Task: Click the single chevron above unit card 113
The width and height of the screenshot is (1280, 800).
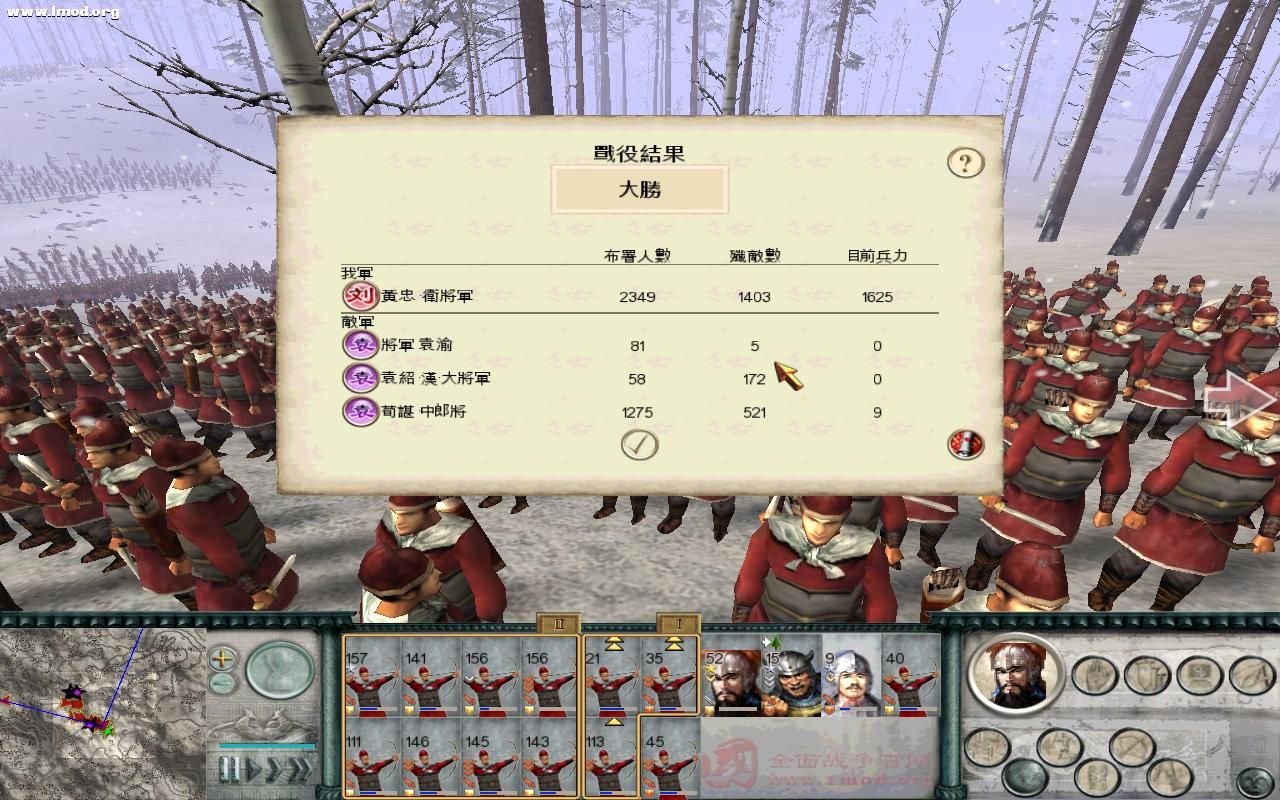Action: tap(612, 720)
